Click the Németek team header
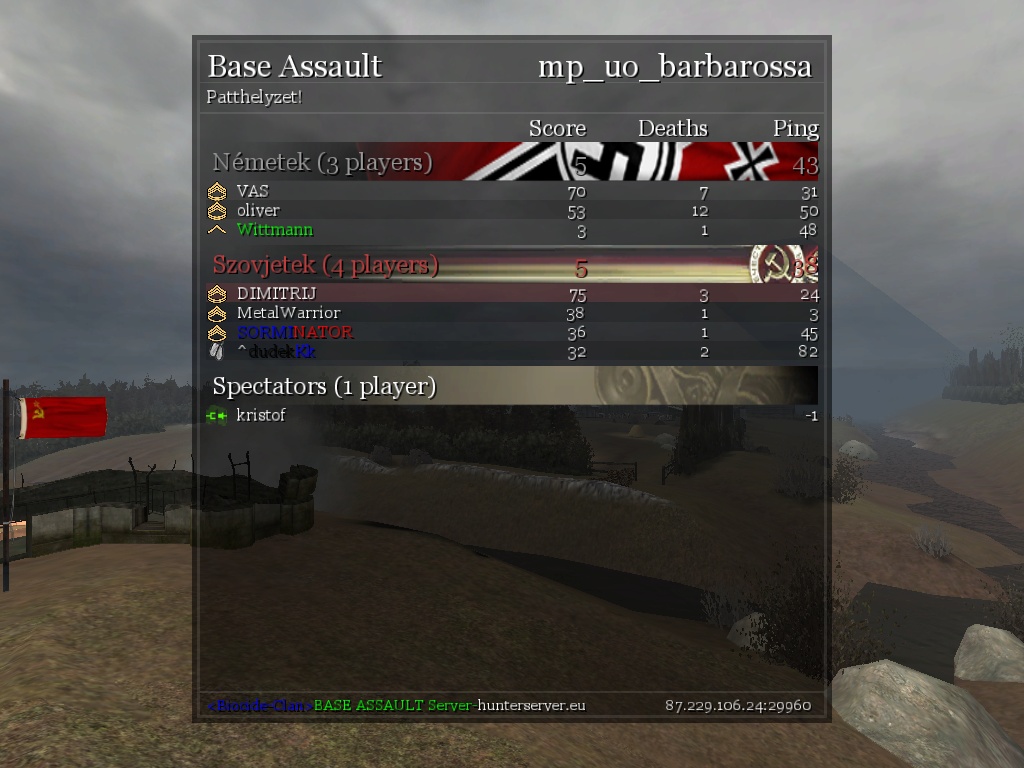Screen dimensions: 1024x768 coord(322,163)
